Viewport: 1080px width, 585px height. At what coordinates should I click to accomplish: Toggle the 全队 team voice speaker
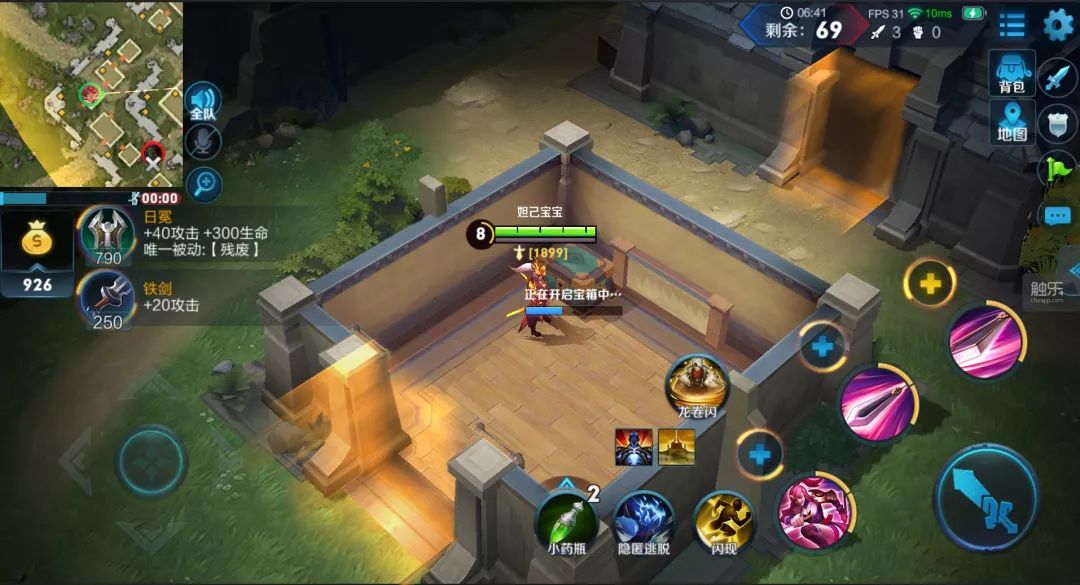coord(203,101)
